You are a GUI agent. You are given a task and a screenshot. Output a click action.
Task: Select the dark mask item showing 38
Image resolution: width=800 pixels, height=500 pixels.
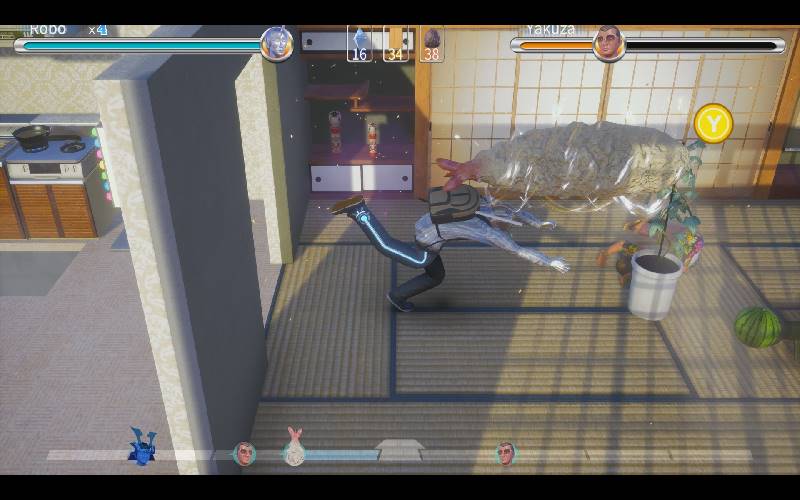click(x=432, y=45)
